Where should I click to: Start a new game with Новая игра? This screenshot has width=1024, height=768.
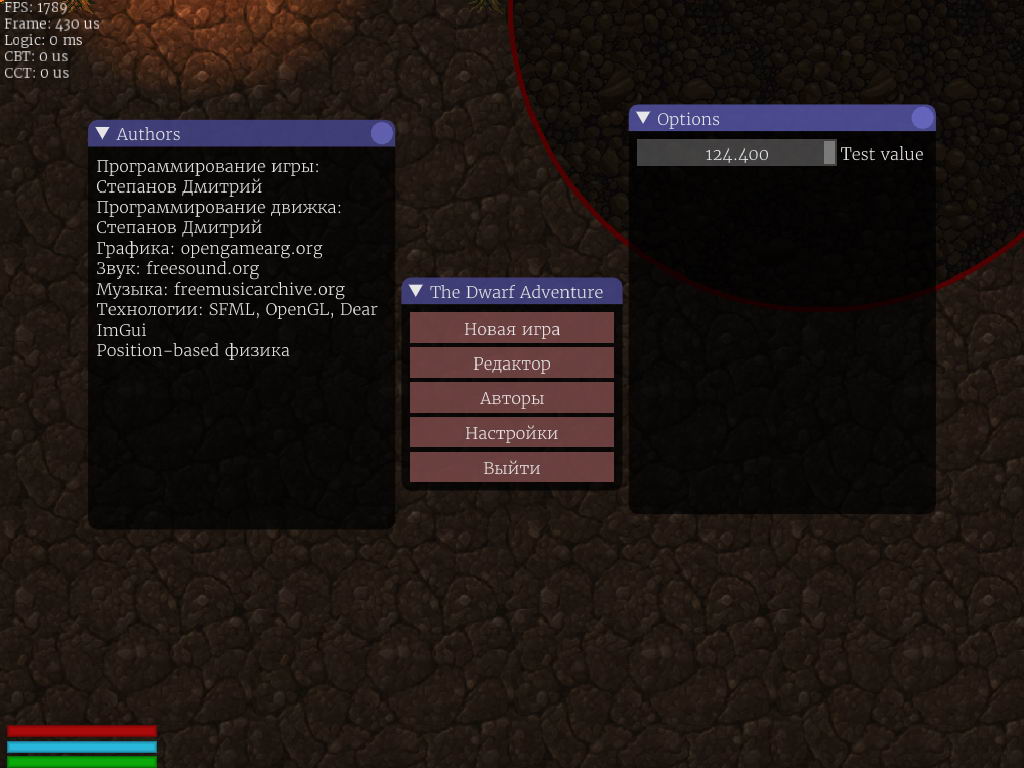[x=511, y=328]
